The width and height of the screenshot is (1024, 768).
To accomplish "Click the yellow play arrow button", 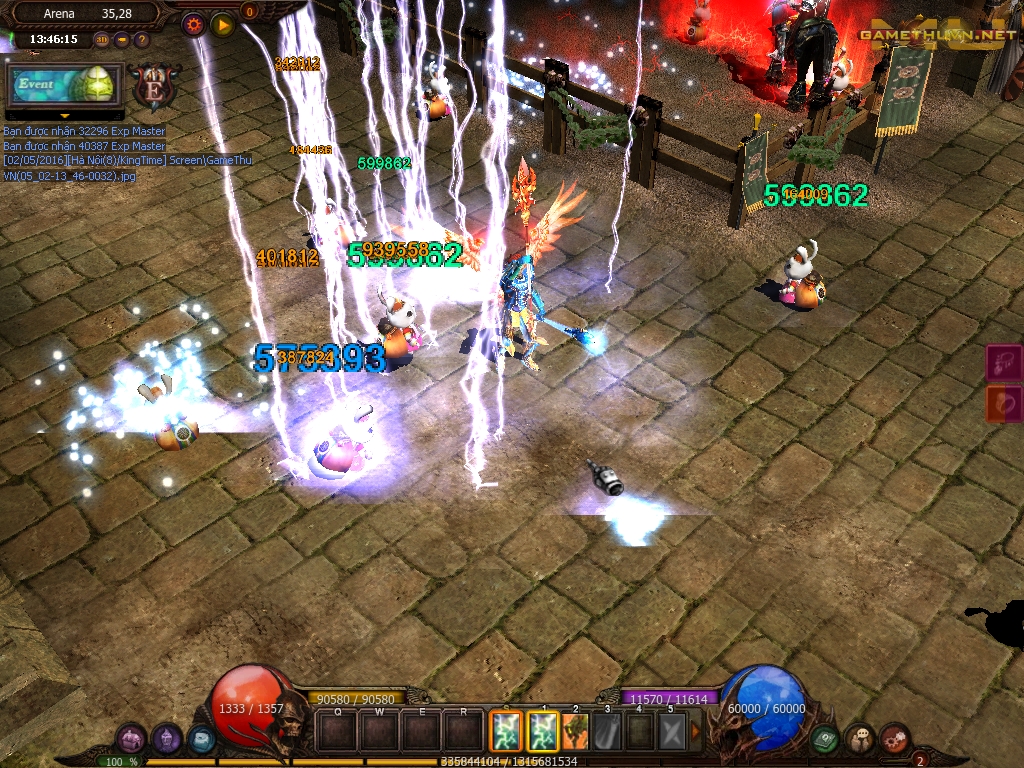I will pyautogui.click(x=222, y=24).
